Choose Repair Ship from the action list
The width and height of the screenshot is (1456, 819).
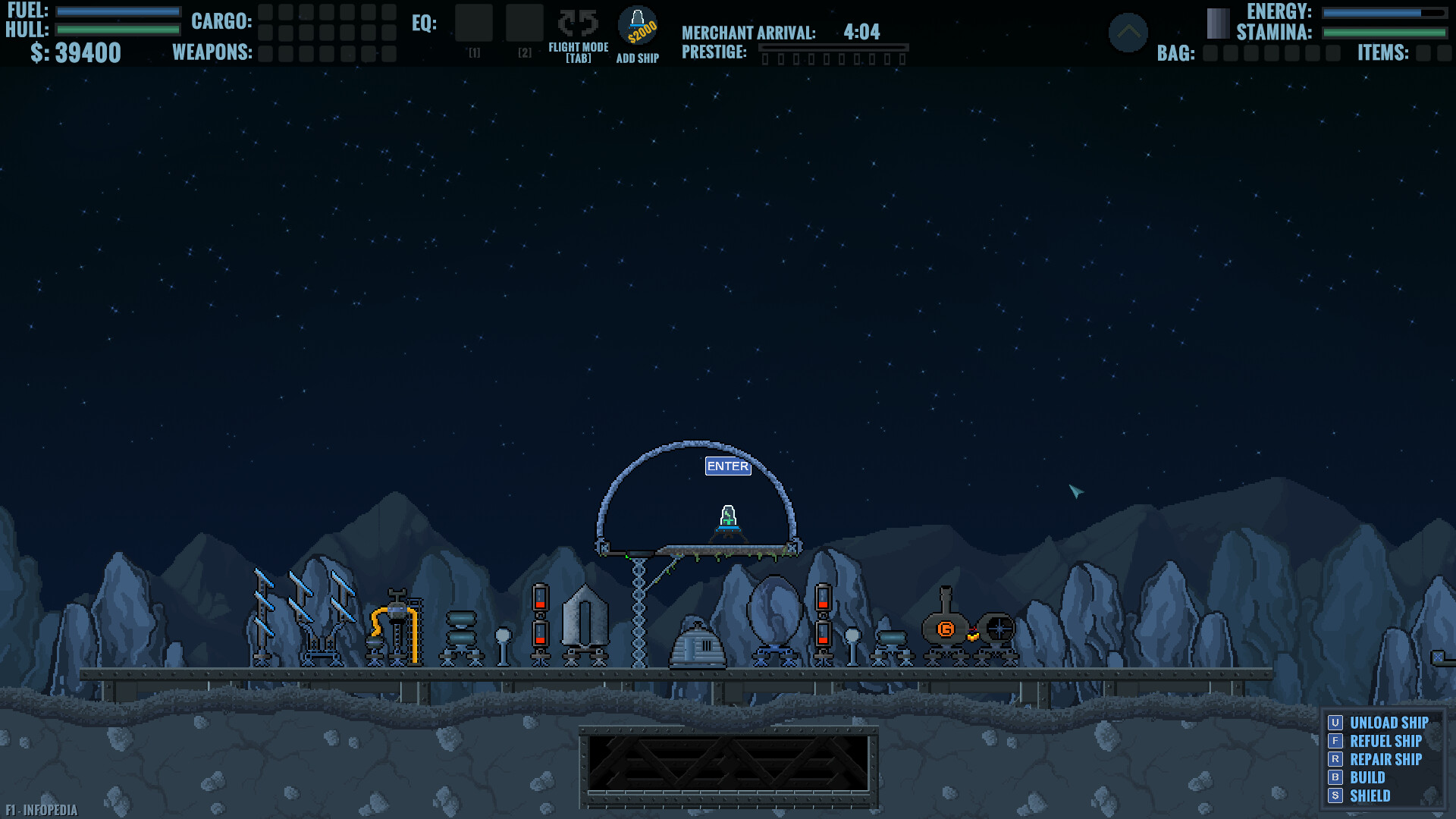1385,759
